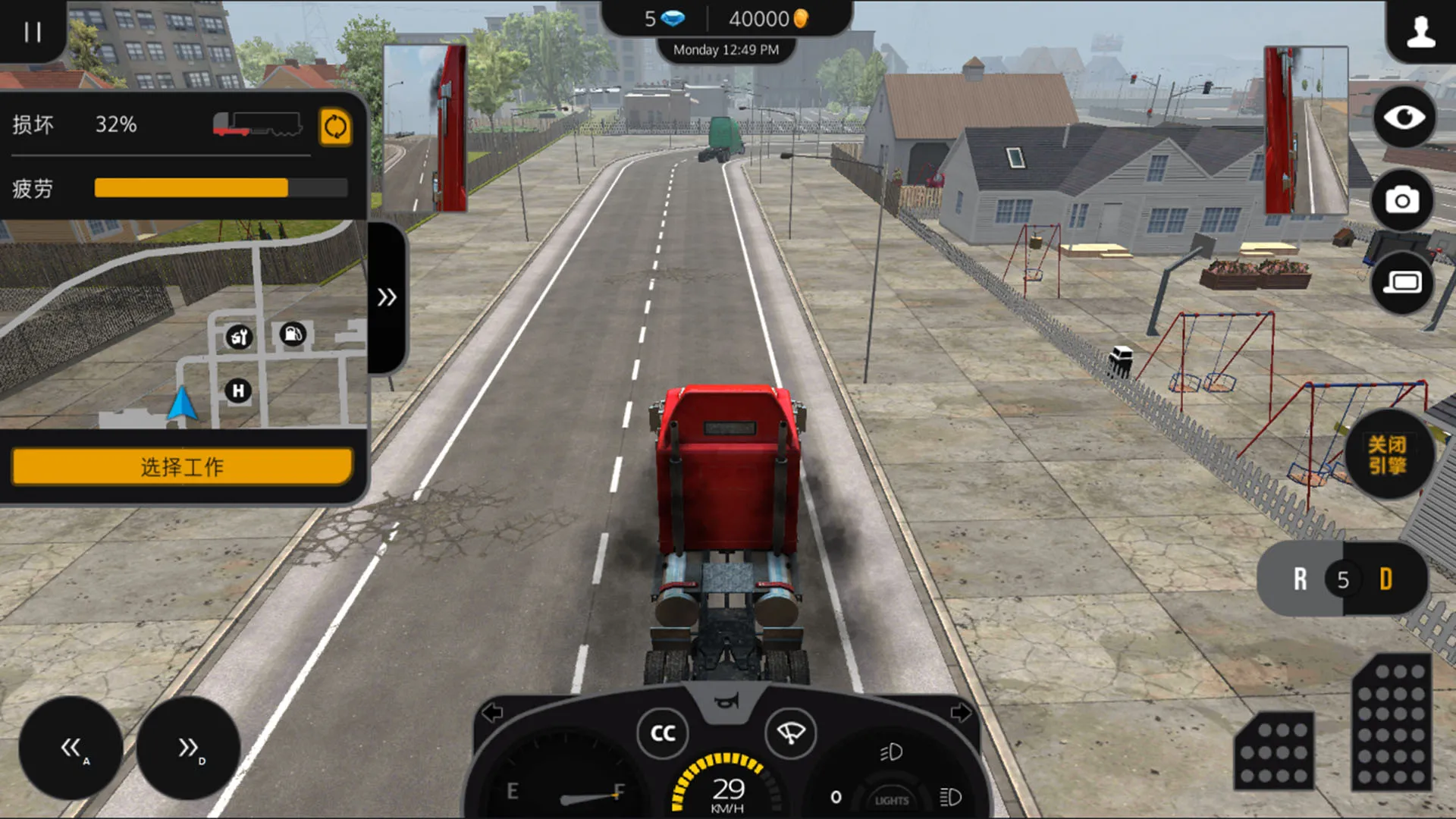Viewport: 1456px width, 819px height.
Task: Select the 选择工作 job button
Action: tap(182, 466)
